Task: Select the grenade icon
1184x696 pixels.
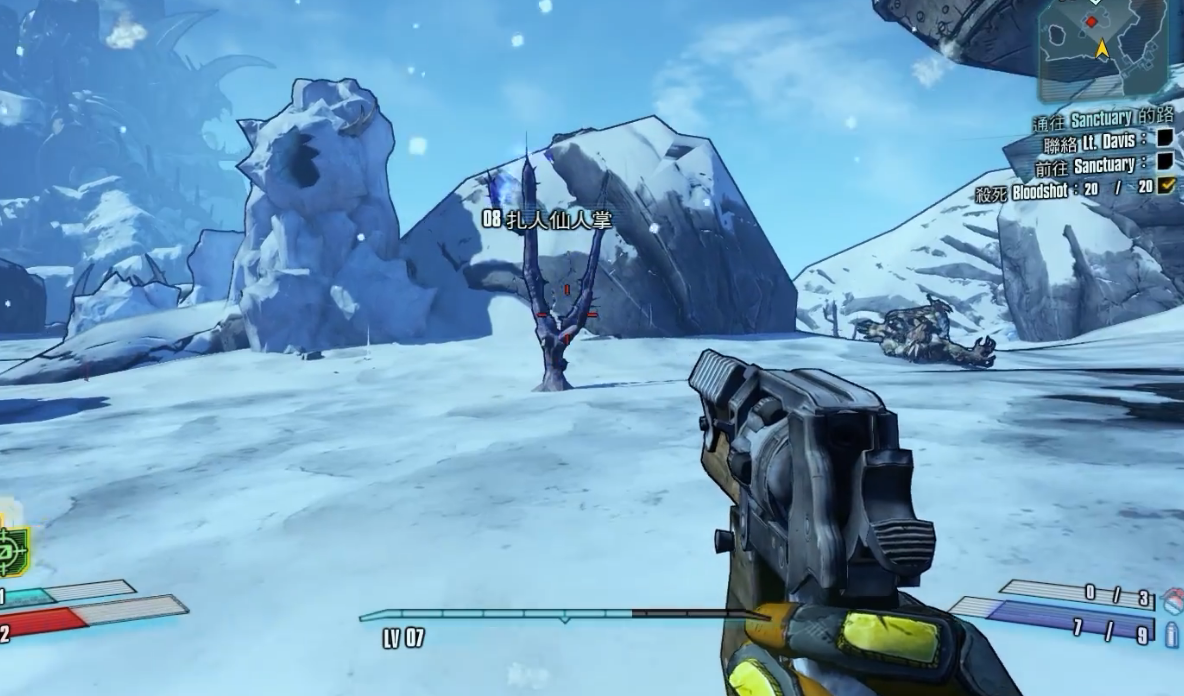Action: click(x=1173, y=599)
